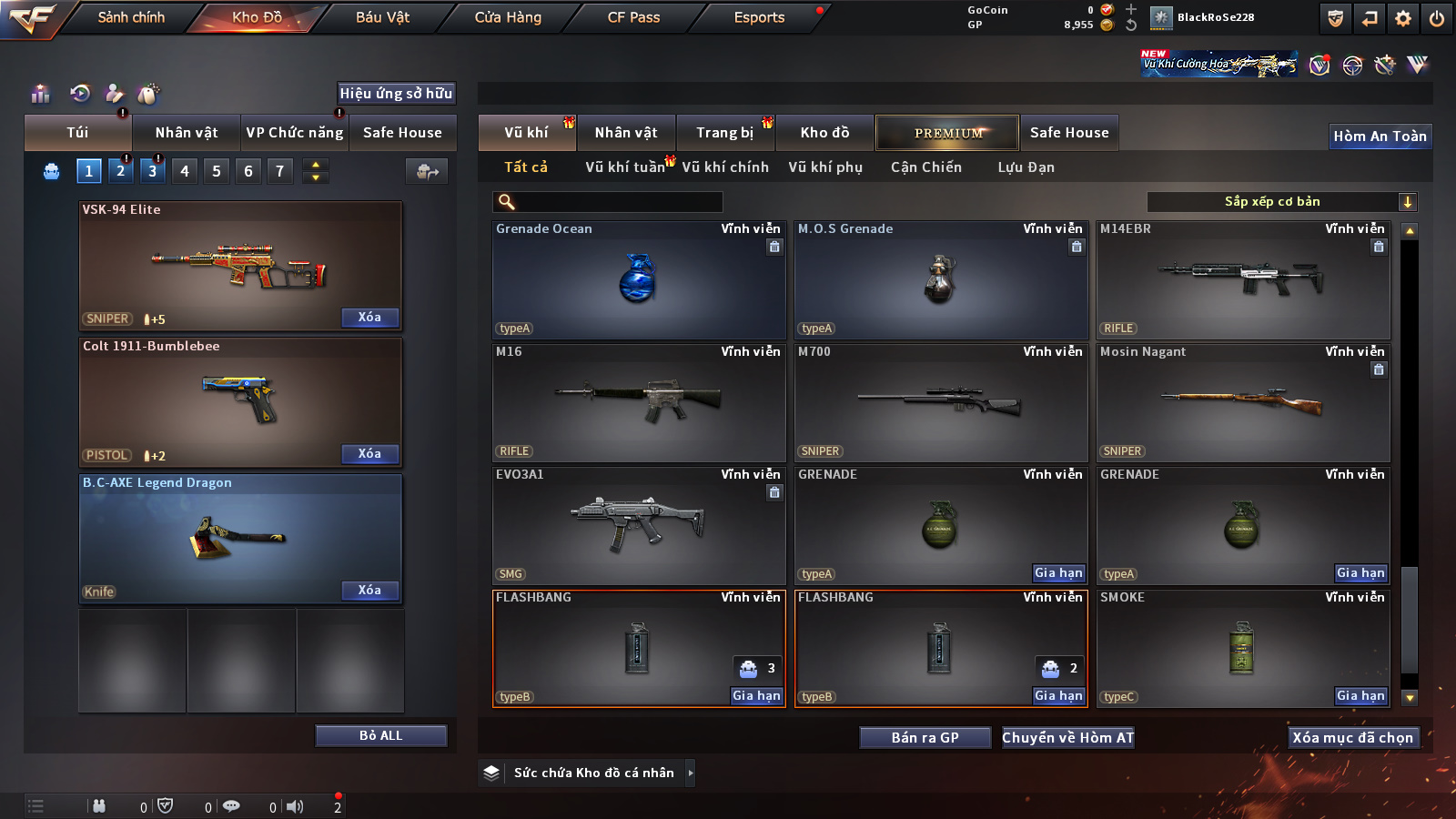Select the PREMIUM inventory tab
Image resolution: width=1456 pixels, height=819 pixels.
click(947, 133)
